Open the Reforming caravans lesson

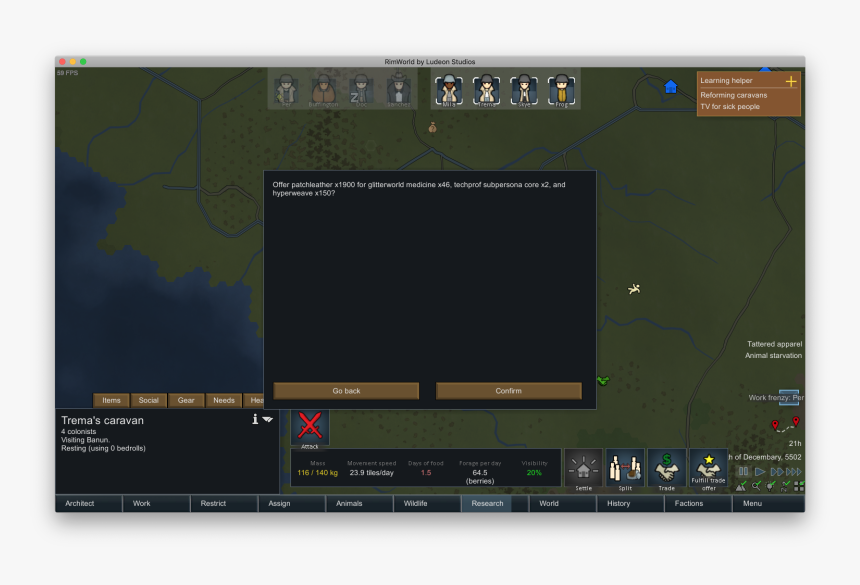pos(734,95)
